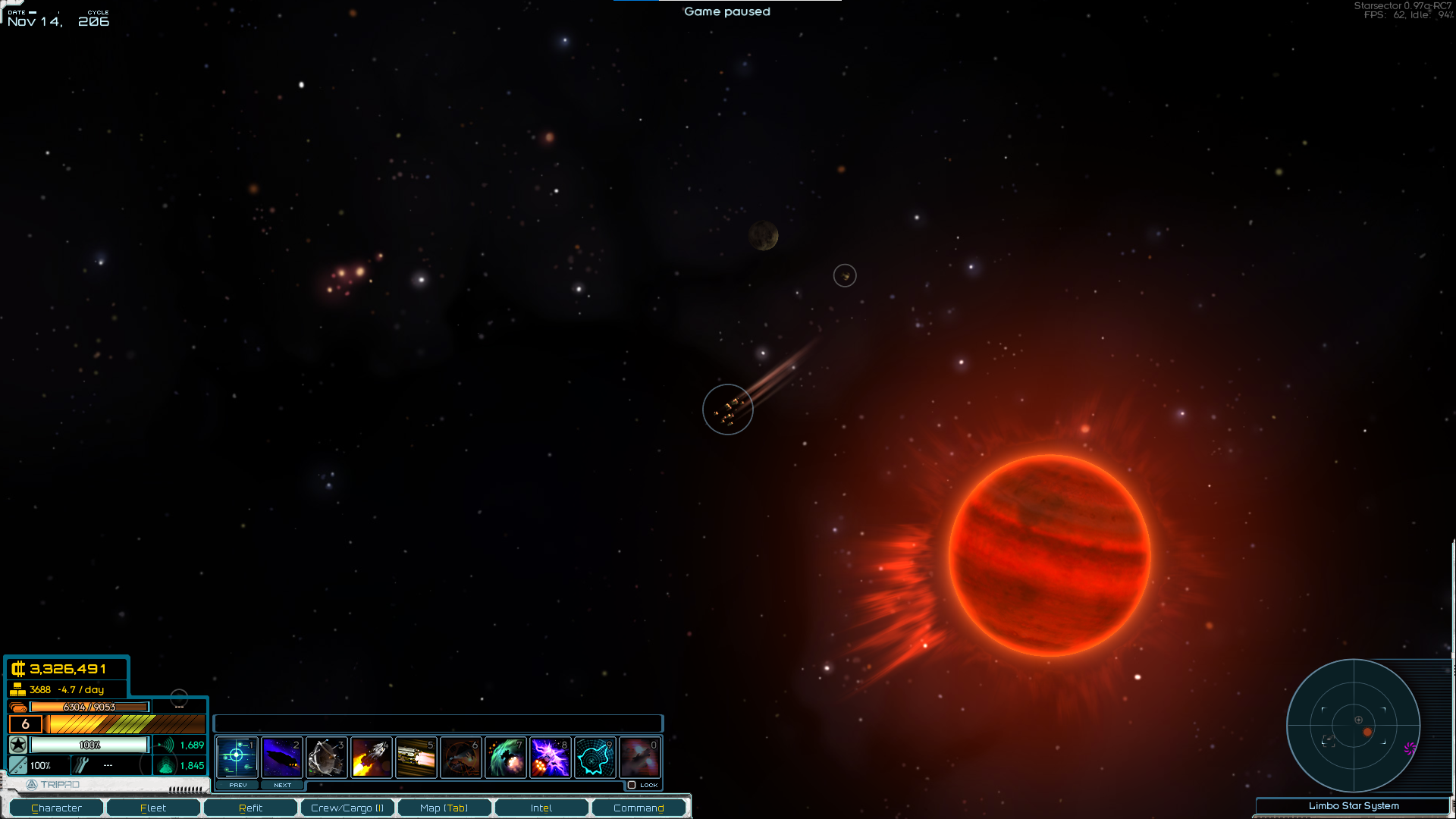1456x819 pixels.
Task: Activate the green wave burst ability in slot 7
Action: tap(505, 757)
